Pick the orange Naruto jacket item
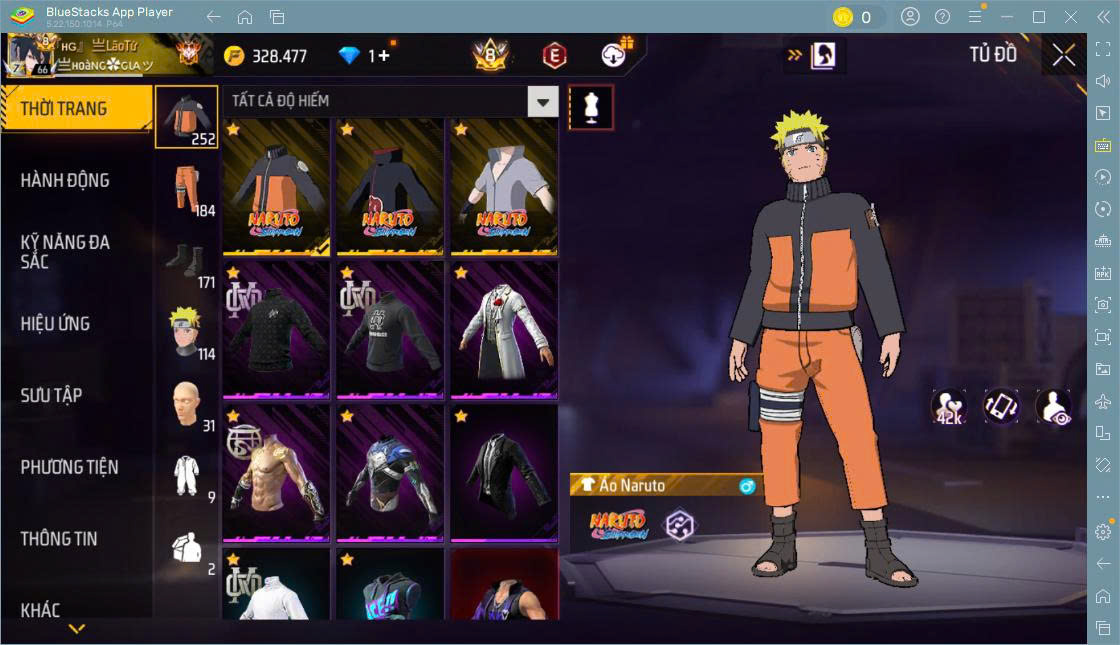 pos(277,189)
